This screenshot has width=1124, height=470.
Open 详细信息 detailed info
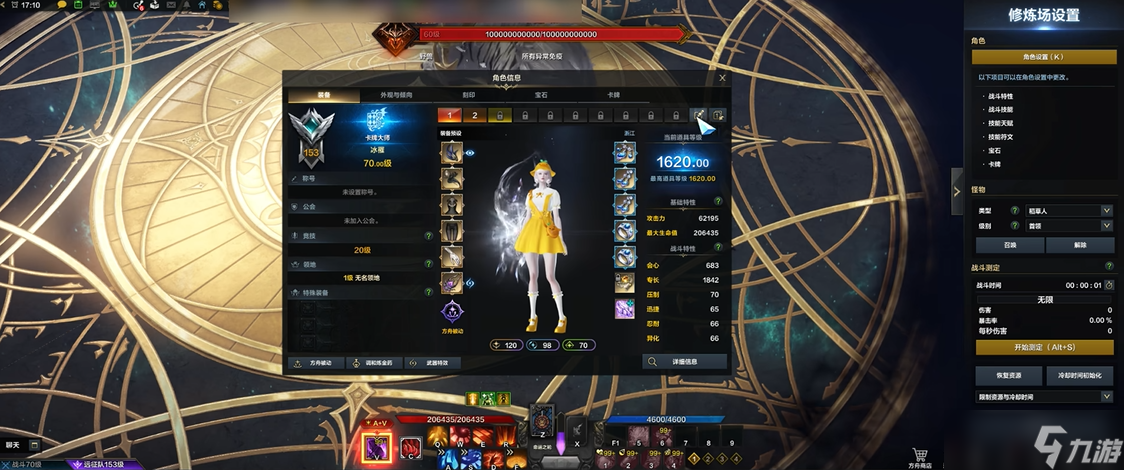tap(684, 361)
